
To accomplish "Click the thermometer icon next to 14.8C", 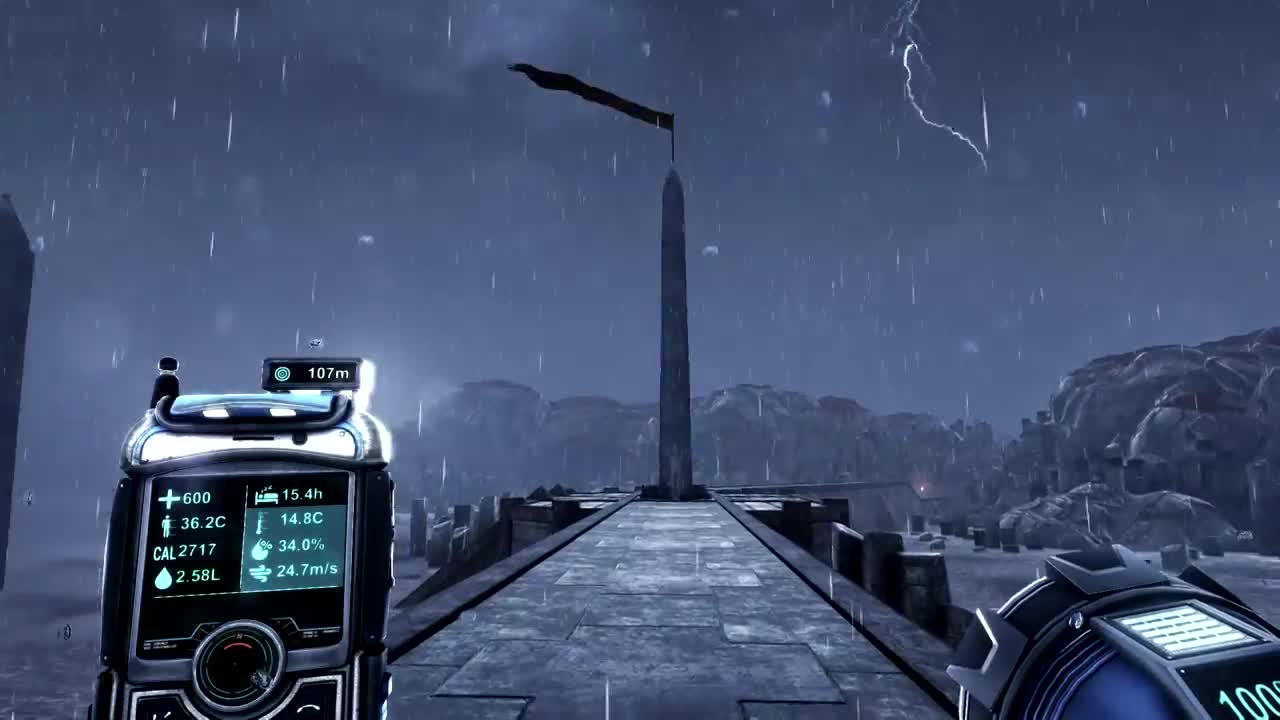I will (x=260, y=525).
